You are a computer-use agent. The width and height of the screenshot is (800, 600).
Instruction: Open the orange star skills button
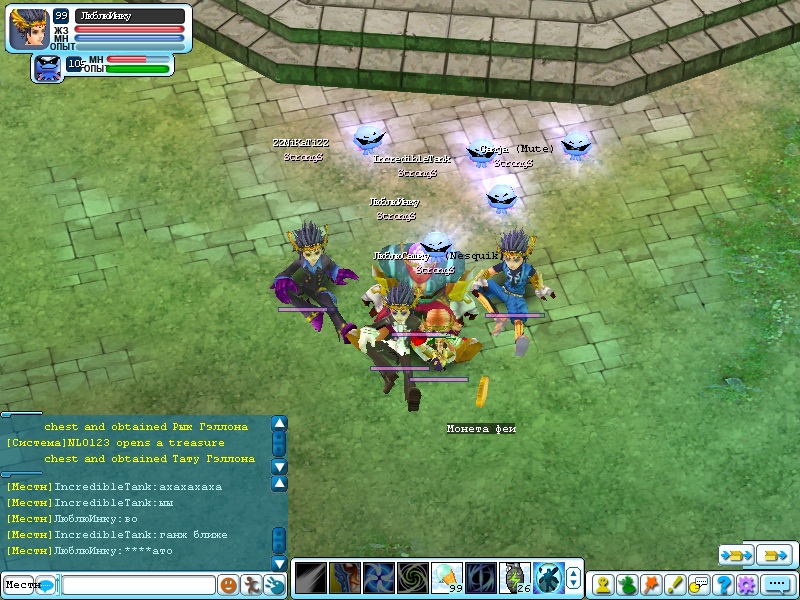tap(651, 584)
